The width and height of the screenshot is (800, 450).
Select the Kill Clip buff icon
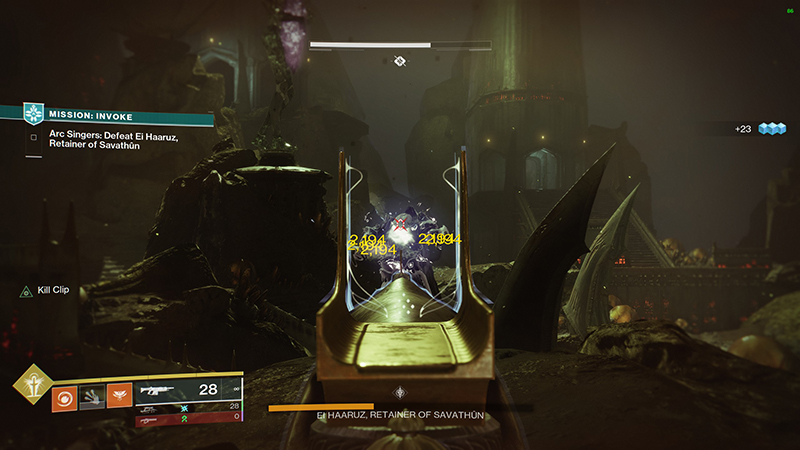pos(25,290)
